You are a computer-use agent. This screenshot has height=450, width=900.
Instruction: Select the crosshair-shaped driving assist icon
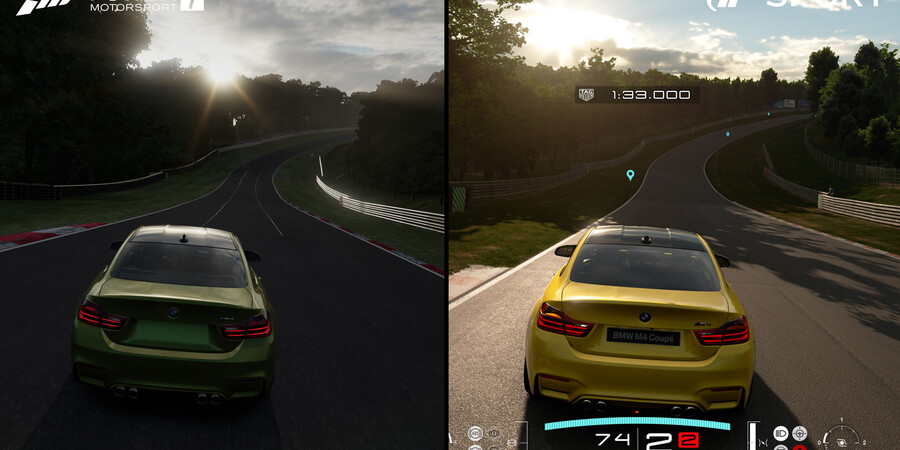(x=800, y=433)
